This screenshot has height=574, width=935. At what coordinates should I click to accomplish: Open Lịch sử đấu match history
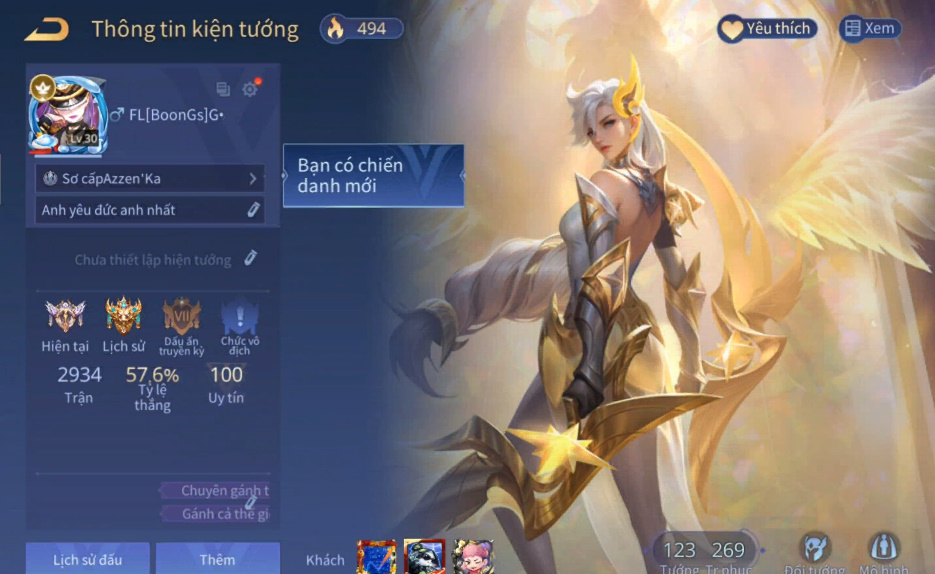click(88, 559)
